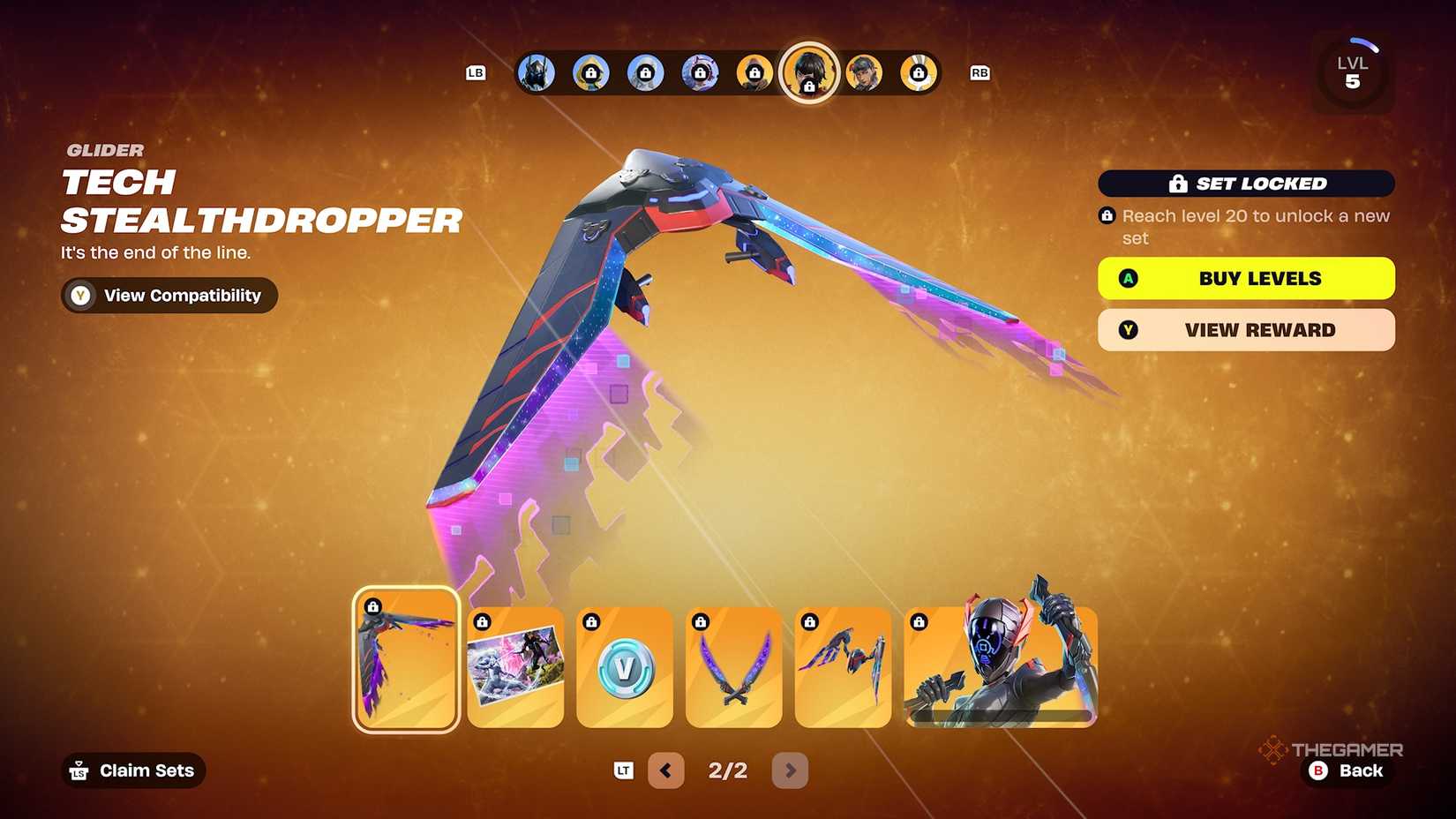1456x819 pixels.
Task: Click the padlock icon on the Set Locked banner
Action: [x=1177, y=184]
